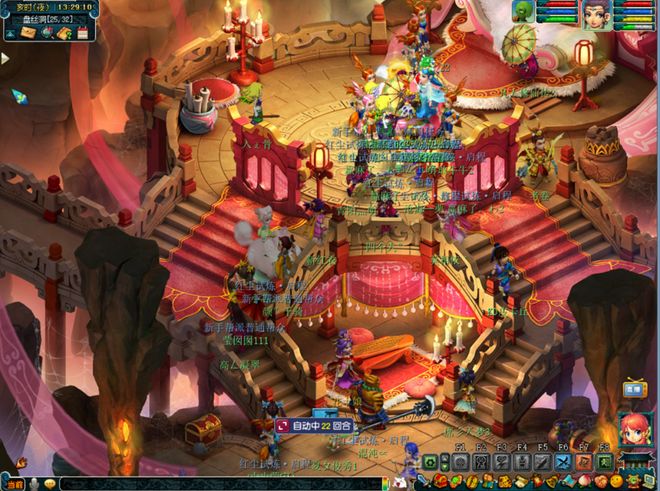Screen dimensions: 660x491
Task: Open the mail envelope icon
Action: tap(30, 33)
